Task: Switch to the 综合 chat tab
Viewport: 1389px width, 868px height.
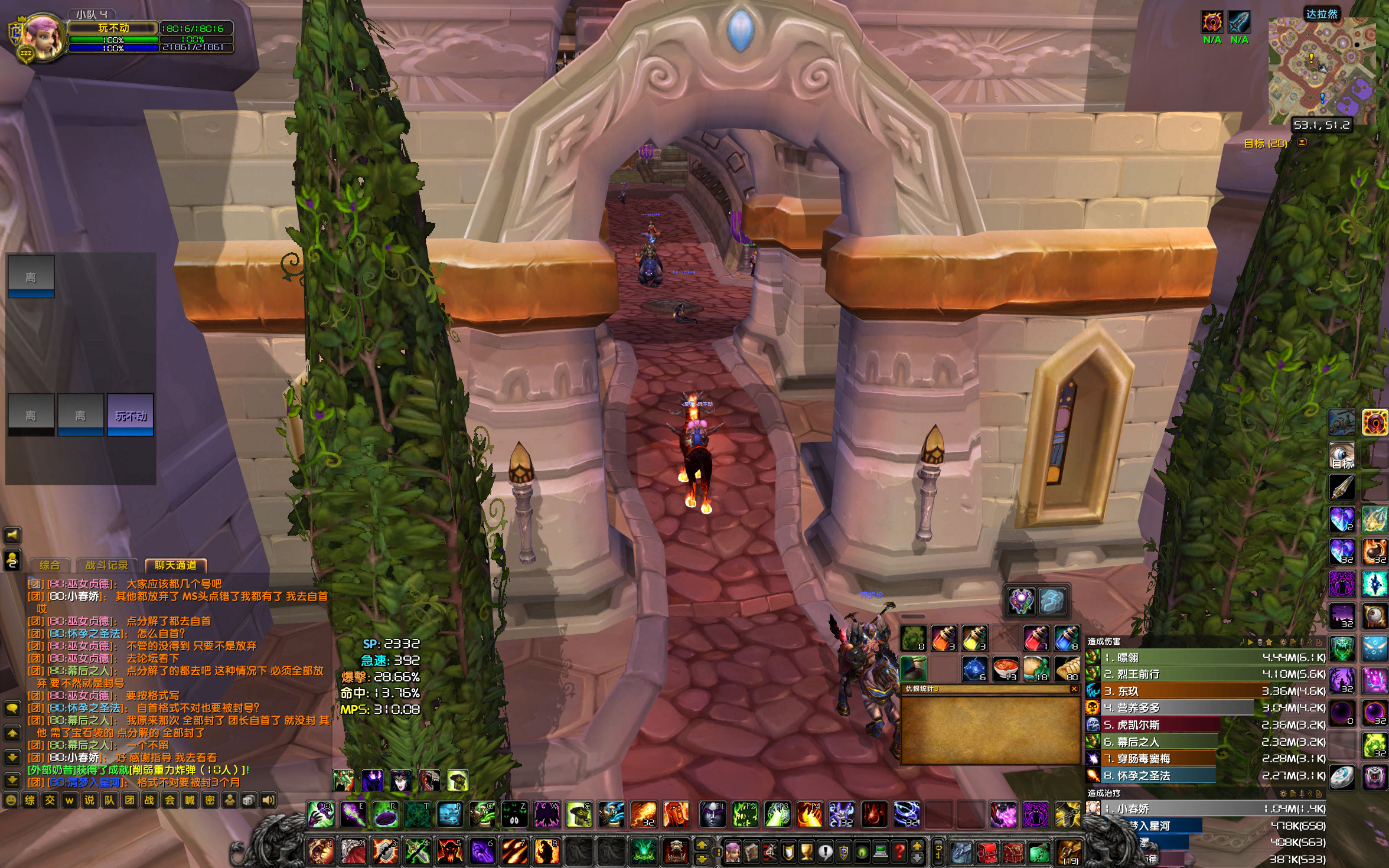Action: click(50, 566)
